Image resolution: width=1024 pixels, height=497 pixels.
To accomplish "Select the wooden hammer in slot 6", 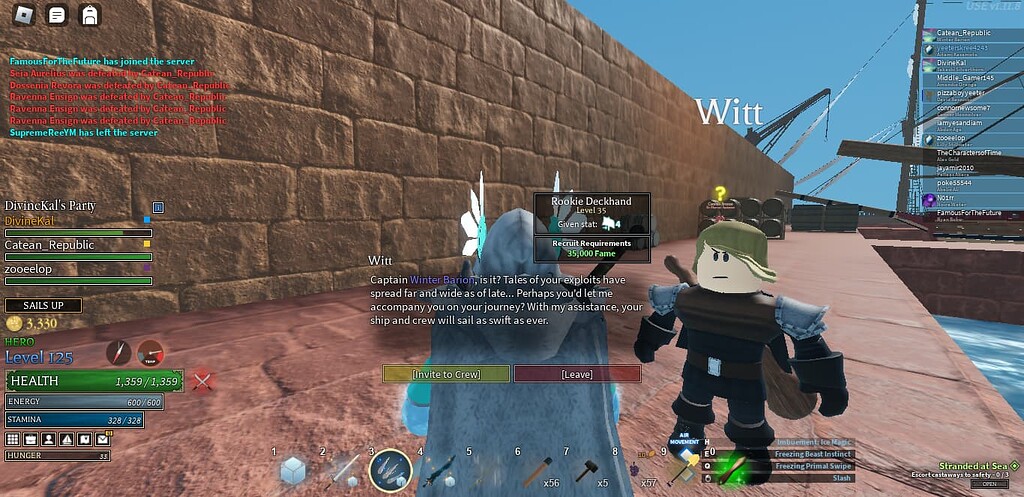I will [538, 469].
